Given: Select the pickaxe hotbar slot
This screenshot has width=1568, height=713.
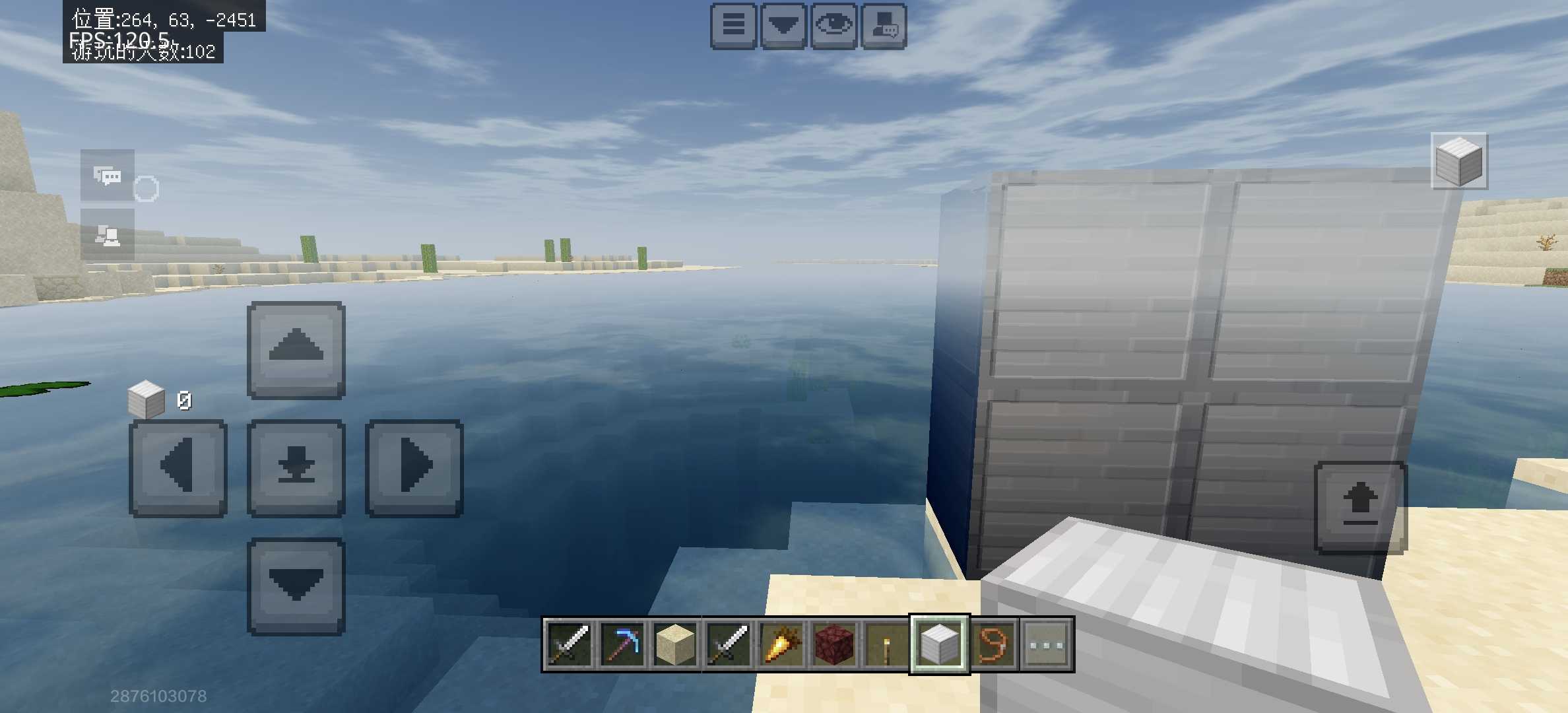Looking at the screenshot, I should pos(622,644).
